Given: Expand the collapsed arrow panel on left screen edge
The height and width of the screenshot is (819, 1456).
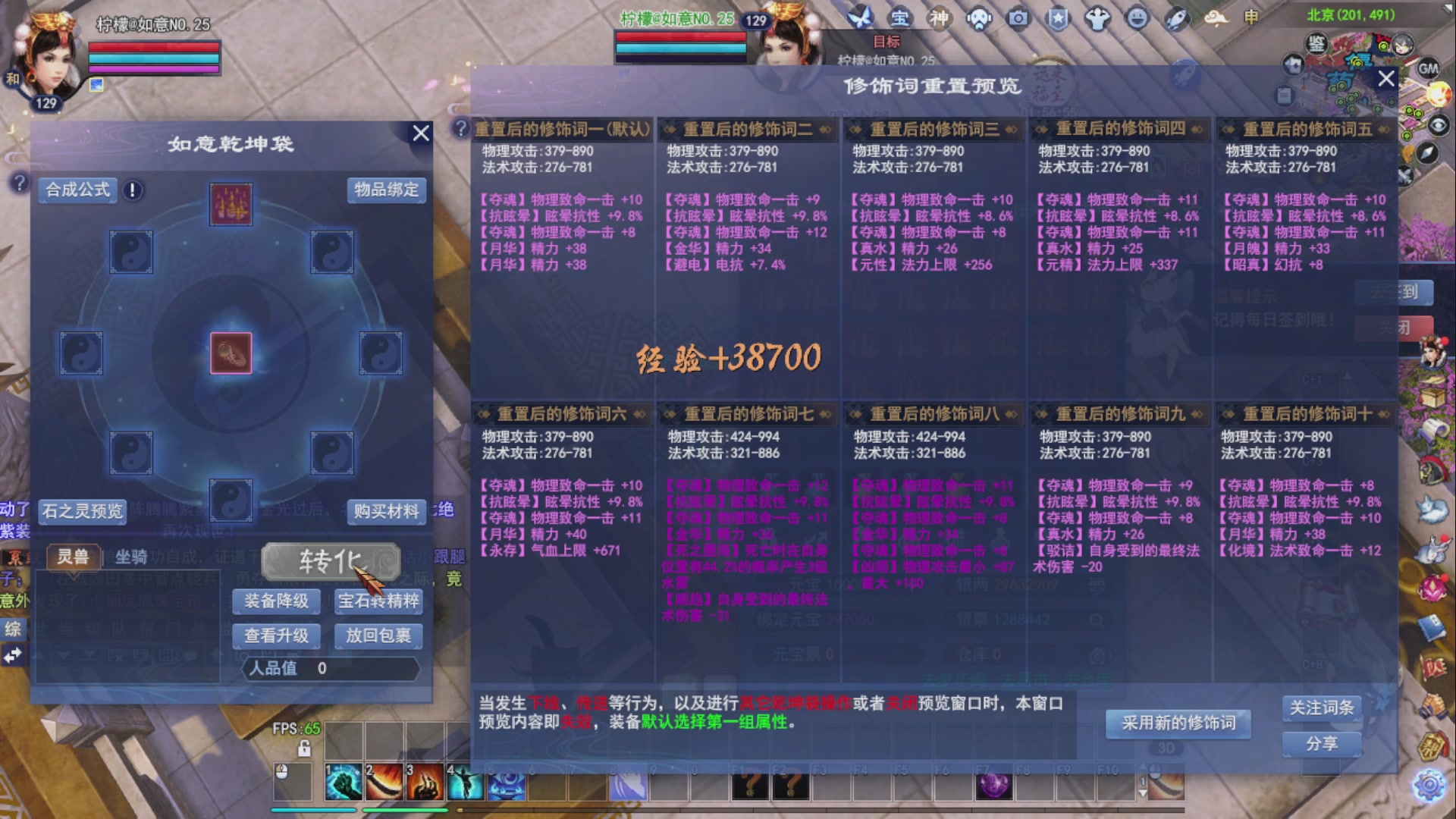Looking at the screenshot, I should click(x=12, y=654).
